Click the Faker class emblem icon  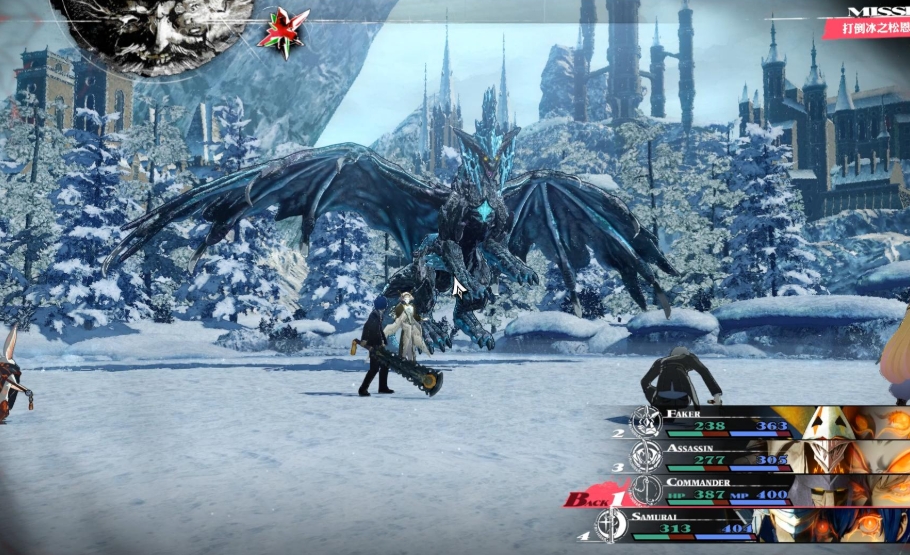point(644,421)
